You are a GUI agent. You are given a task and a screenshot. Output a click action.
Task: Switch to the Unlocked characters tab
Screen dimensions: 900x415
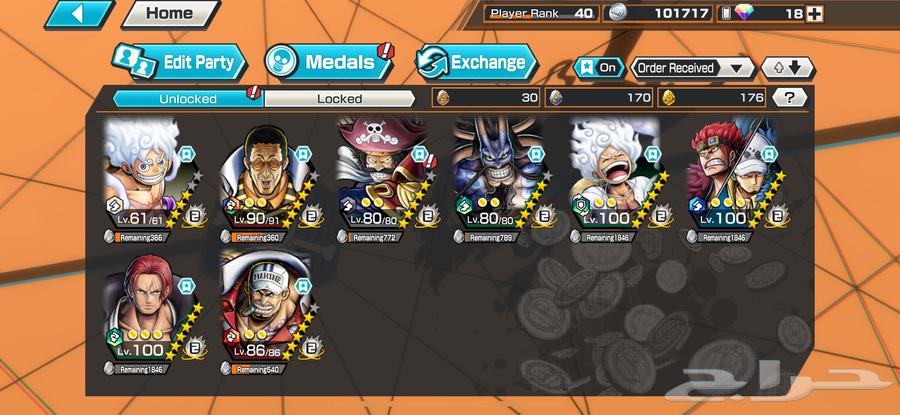click(x=187, y=98)
